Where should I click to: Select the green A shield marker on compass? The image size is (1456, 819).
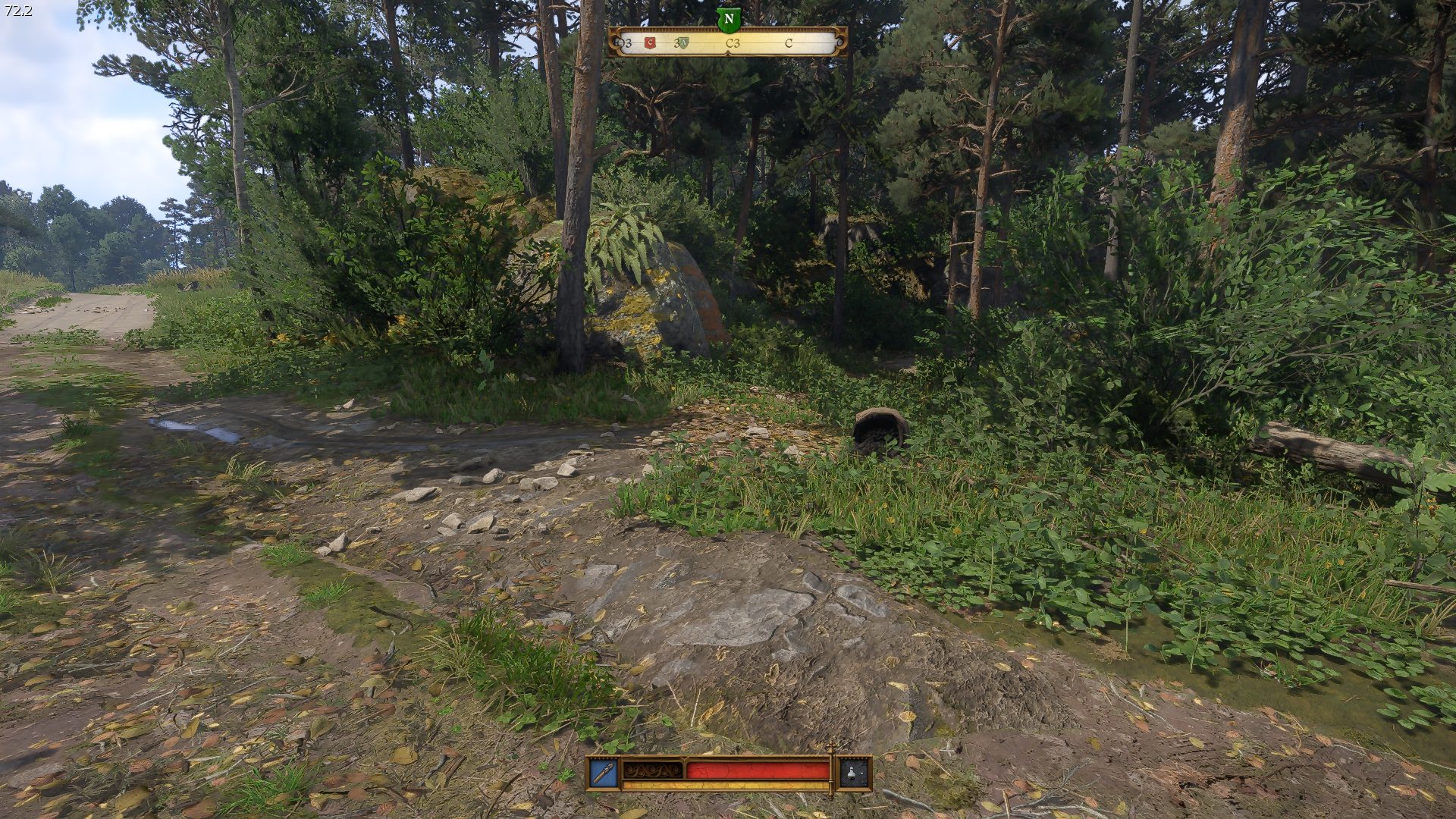click(682, 43)
